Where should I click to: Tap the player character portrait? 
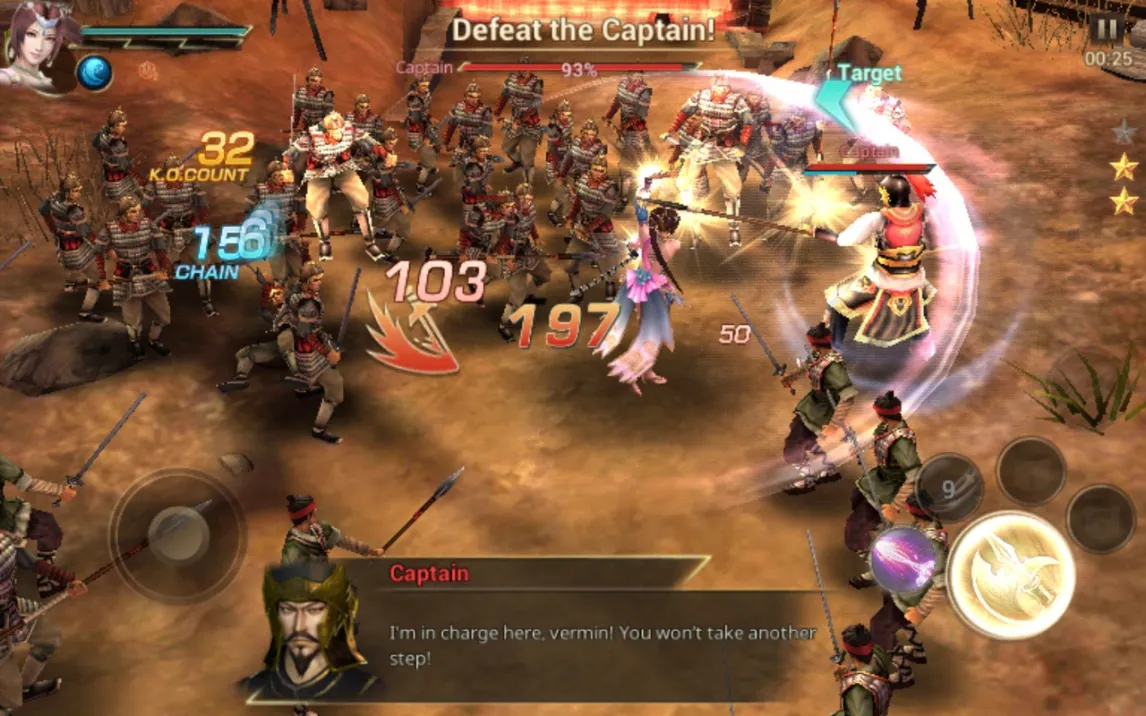pos(36,43)
